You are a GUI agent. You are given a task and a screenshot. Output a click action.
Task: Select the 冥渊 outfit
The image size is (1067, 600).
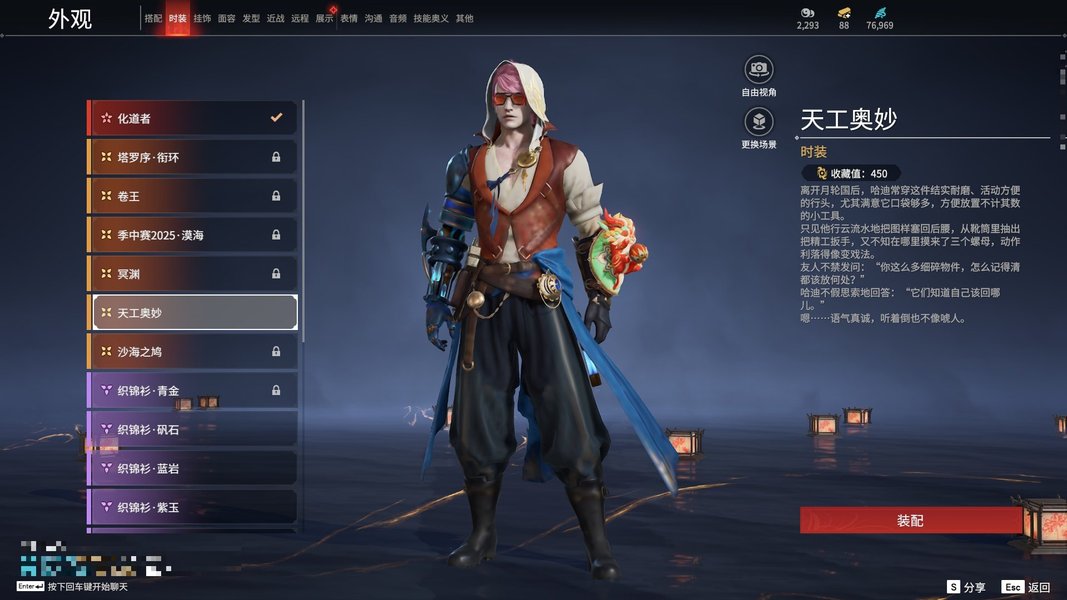193,273
